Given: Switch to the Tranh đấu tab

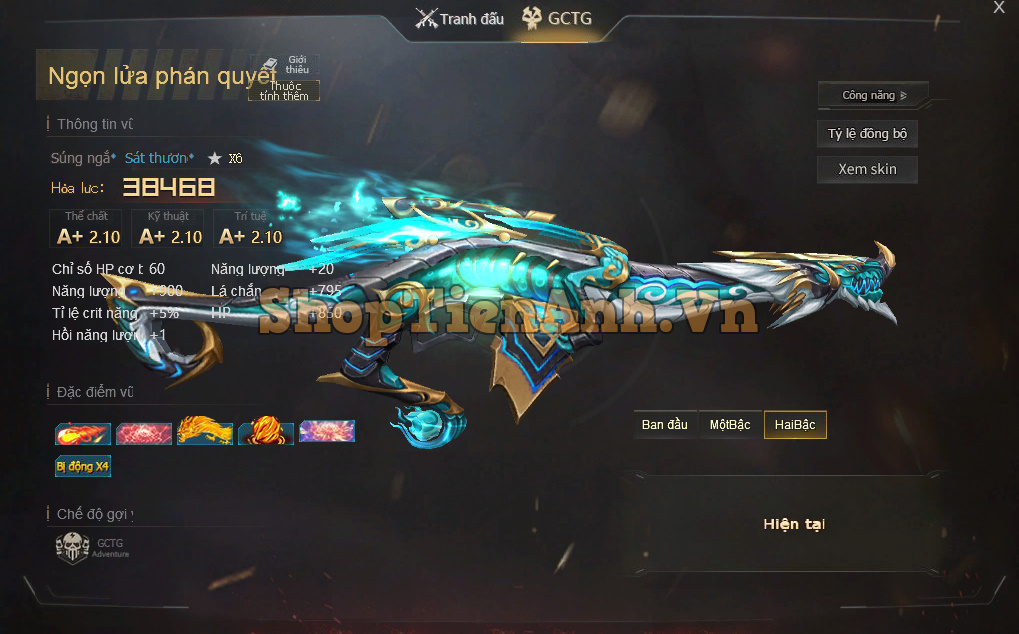Looking at the screenshot, I should (460, 19).
